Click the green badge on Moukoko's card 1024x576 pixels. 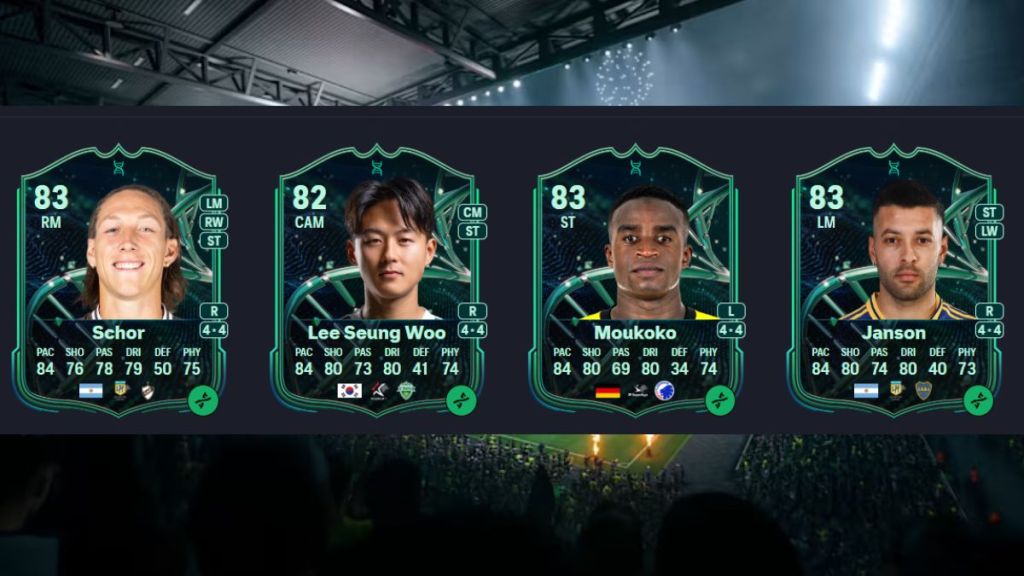click(x=720, y=400)
